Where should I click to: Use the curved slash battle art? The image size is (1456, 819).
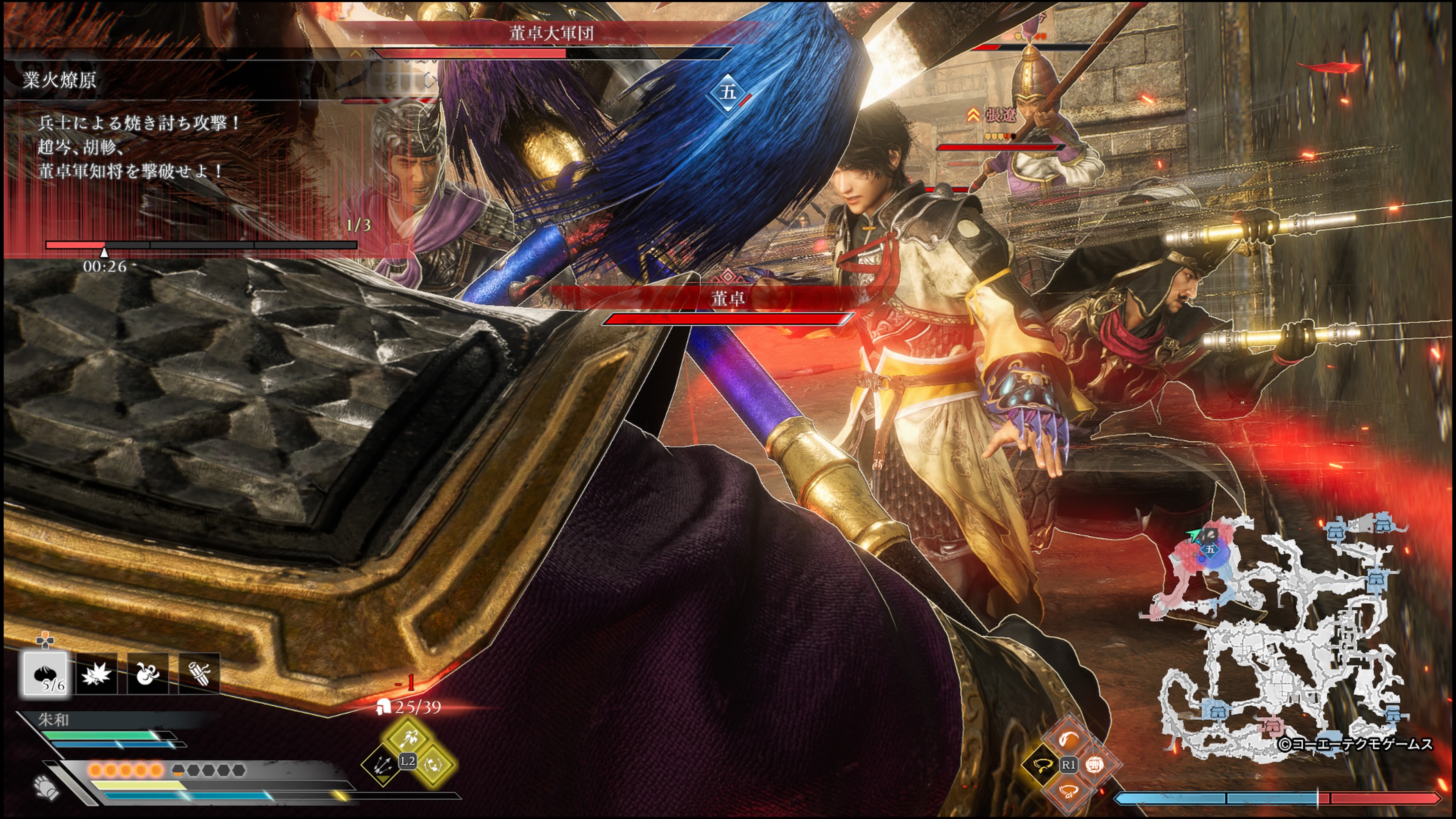tap(1068, 738)
